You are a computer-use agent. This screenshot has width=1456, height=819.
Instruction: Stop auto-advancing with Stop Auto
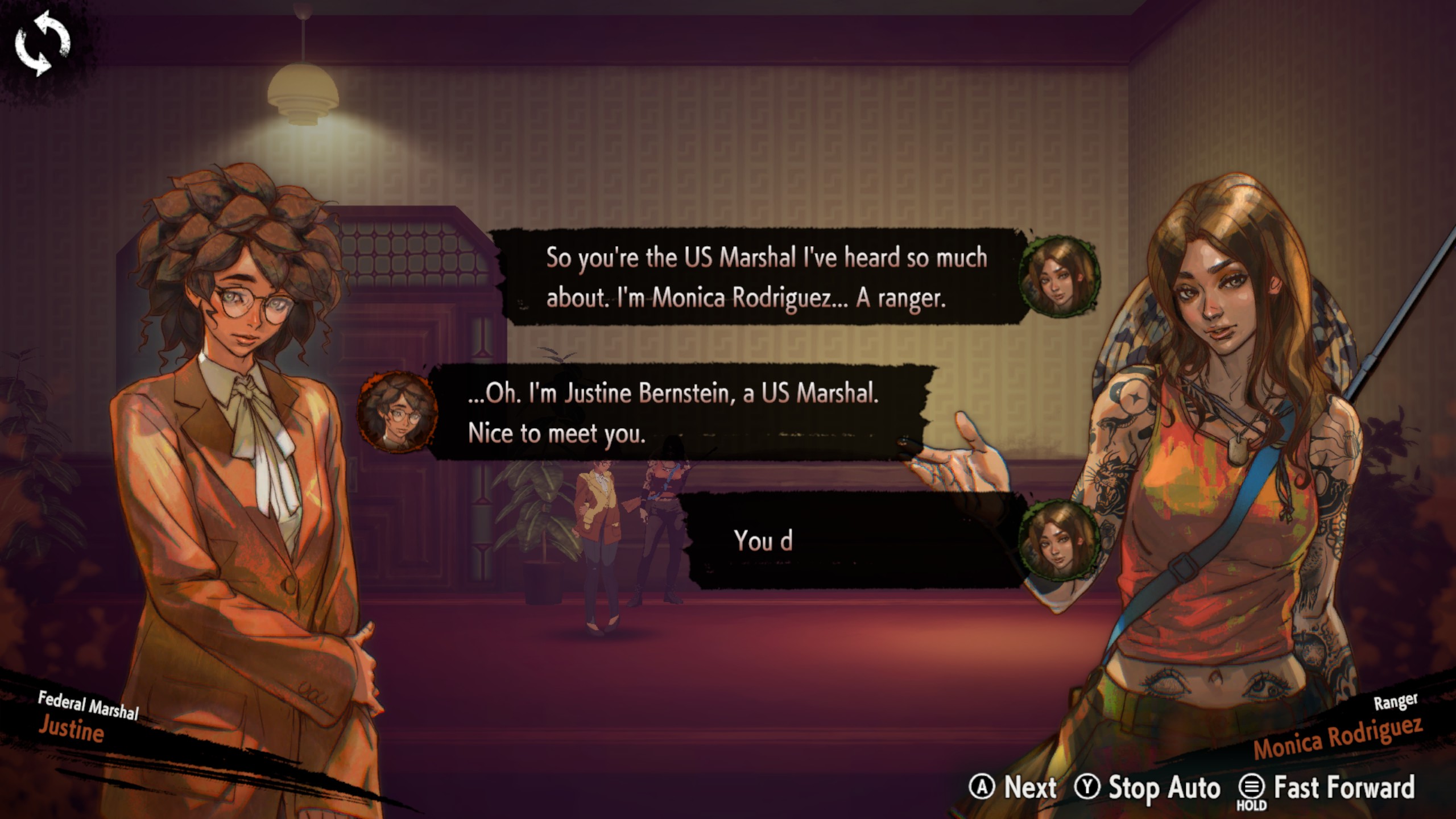[1148, 788]
